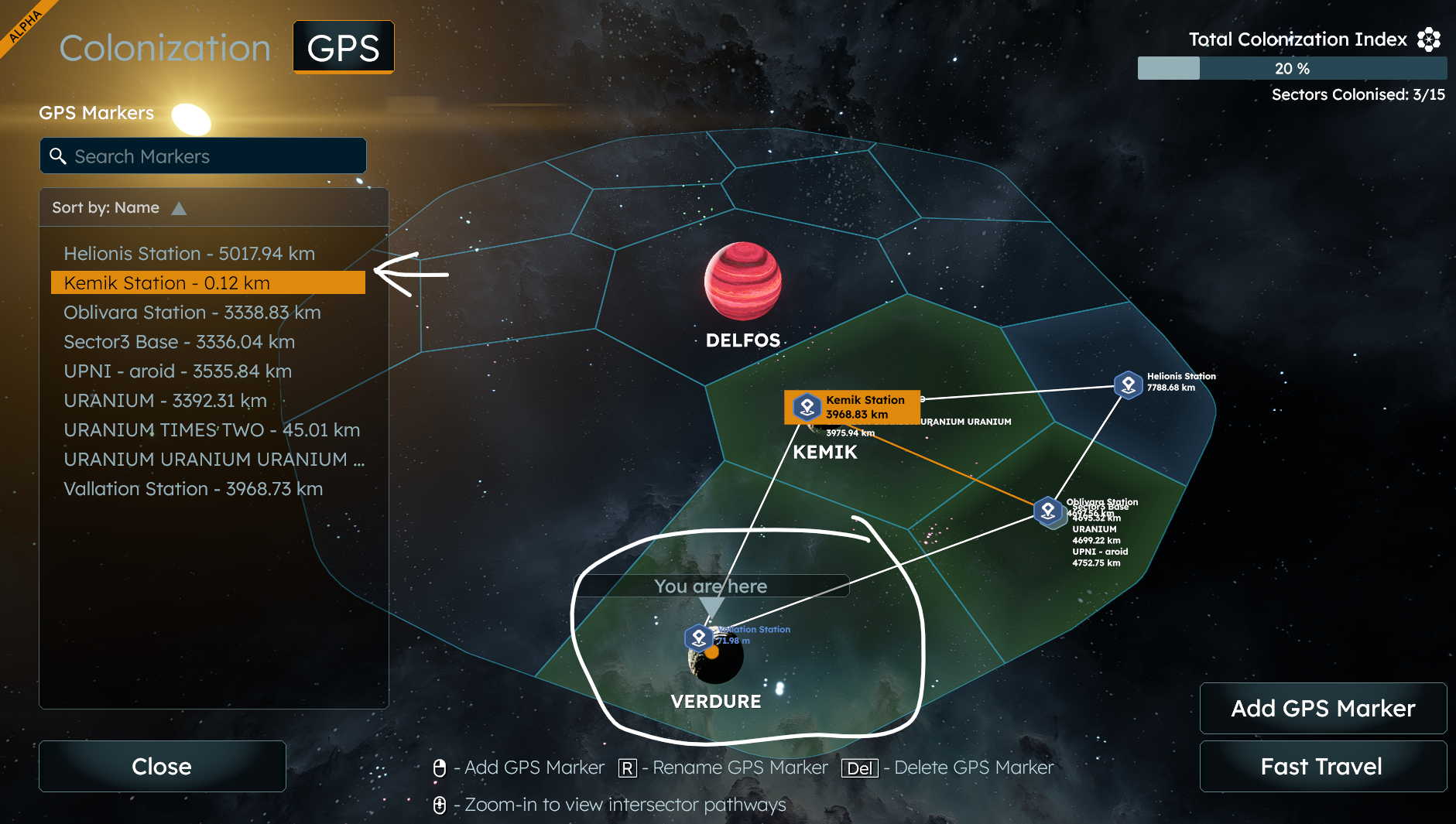This screenshot has width=1456, height=824.
Task: Click the Add GPS Marker button
Action: (1323, 708)
